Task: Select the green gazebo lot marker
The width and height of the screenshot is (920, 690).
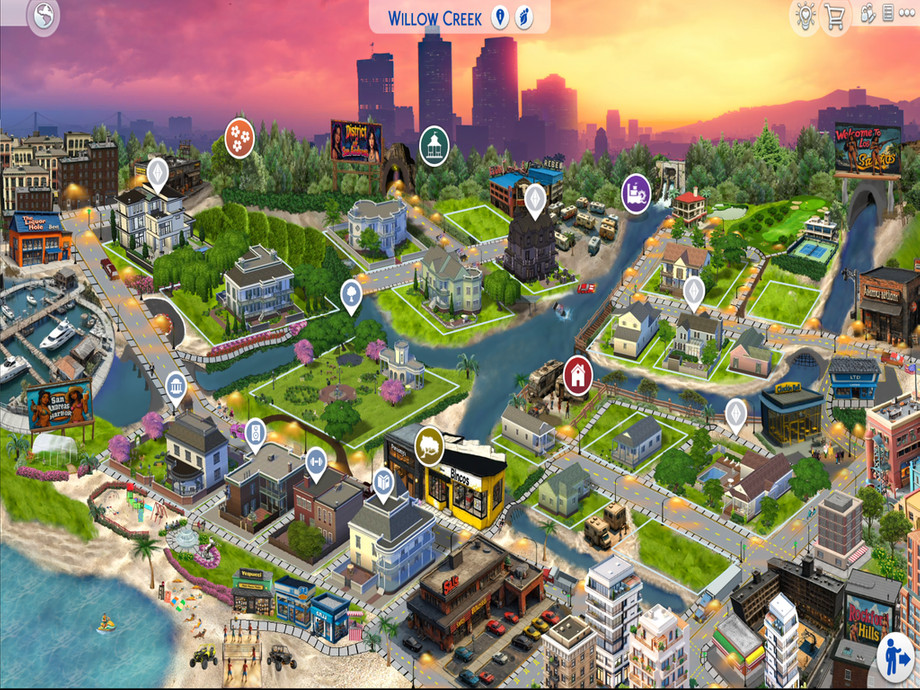Action: 434,143
